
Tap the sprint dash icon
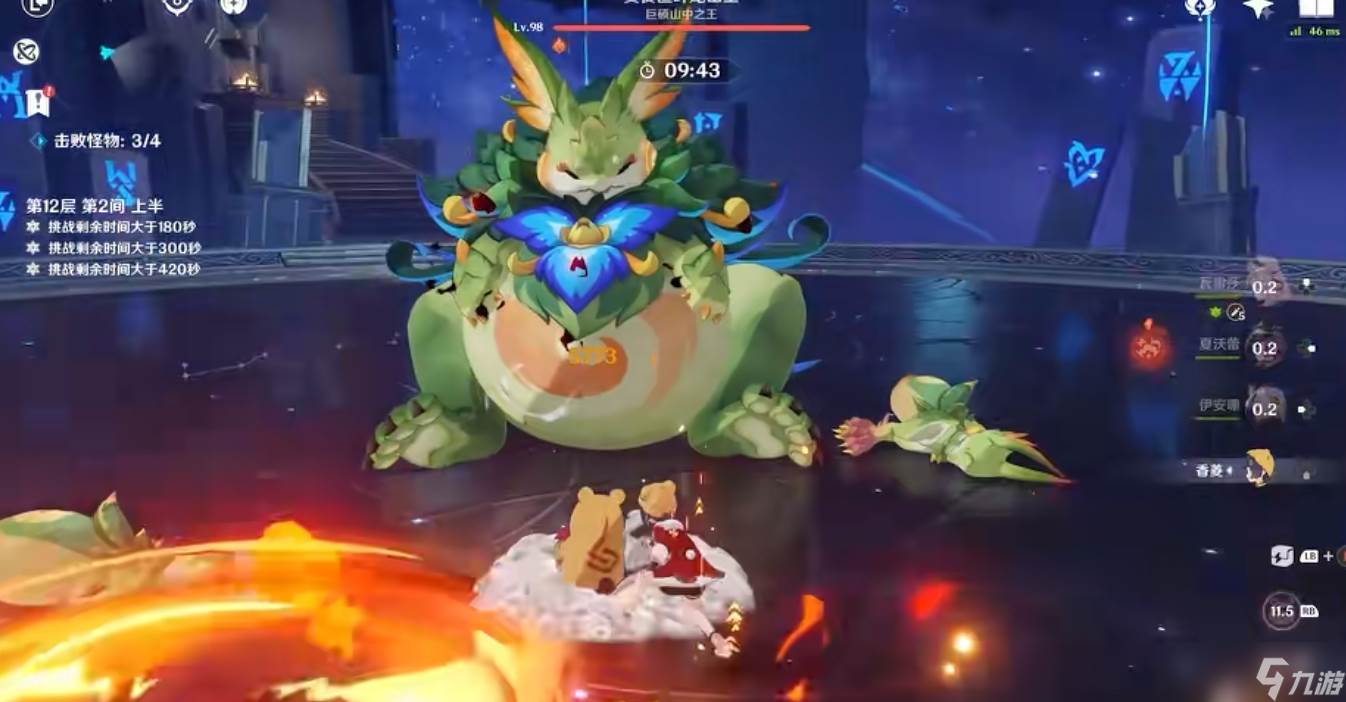pyautogui.click(x=1283, y=556)
